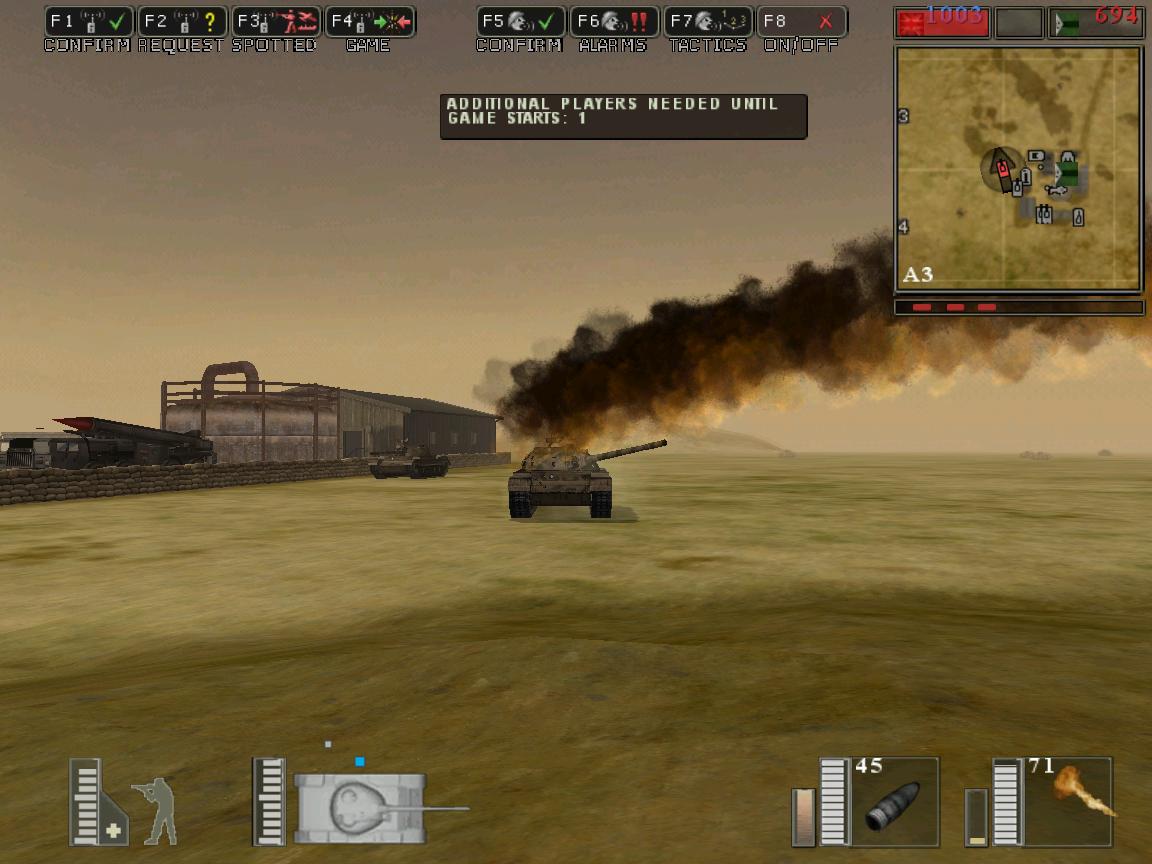Select the F5 Confirm command
1152x864 pixels.
pos(520,22)
